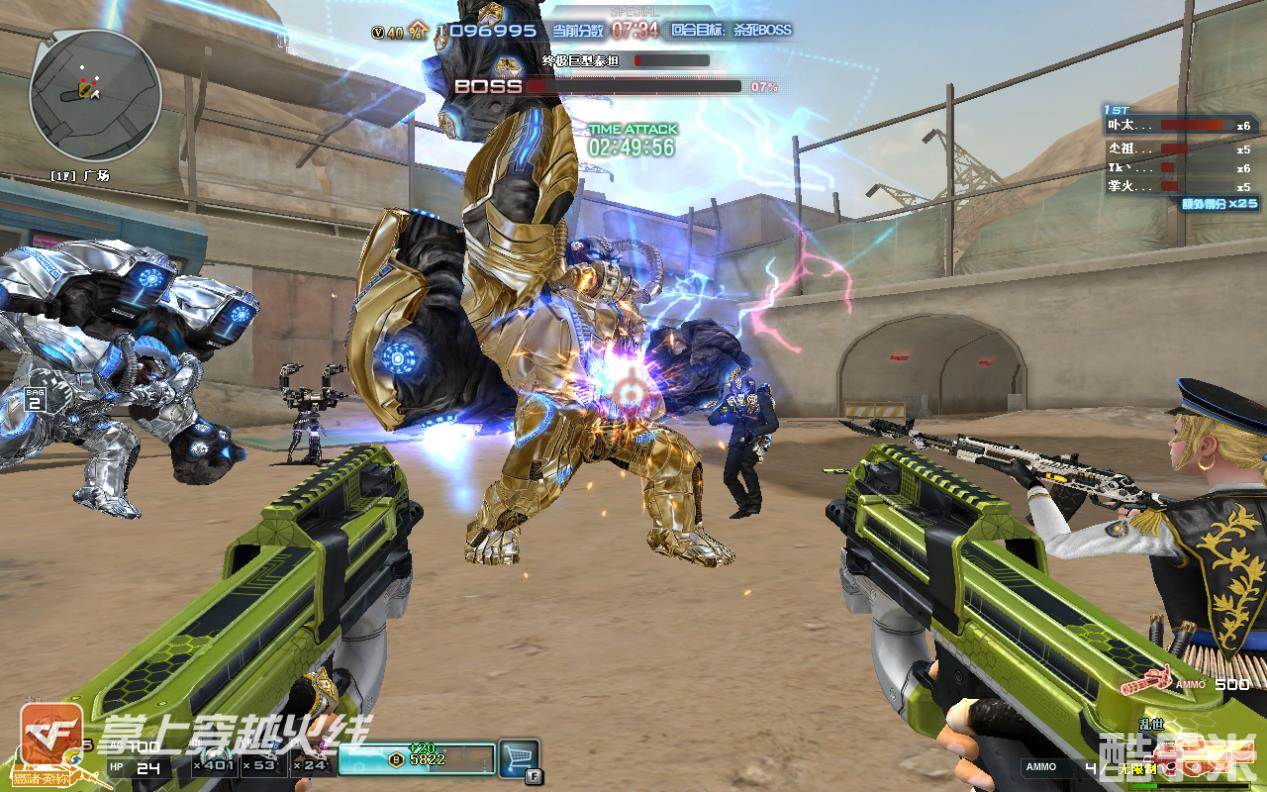Select the ×24 item slot
The image size is (1267, 792).
click(312, 766)
